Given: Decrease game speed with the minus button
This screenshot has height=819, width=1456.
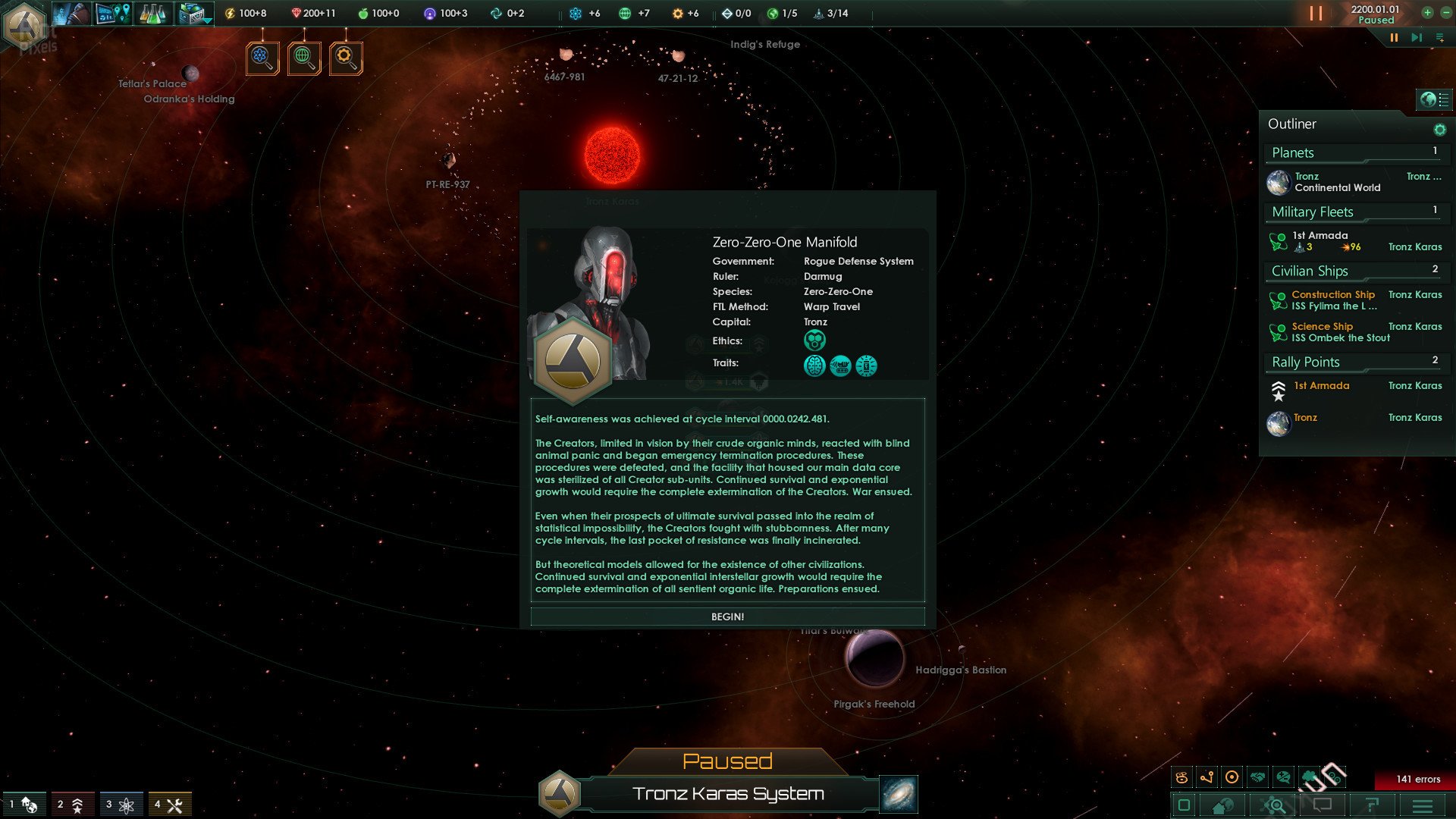Looking at the screenshot, I should pos(1445,13).
